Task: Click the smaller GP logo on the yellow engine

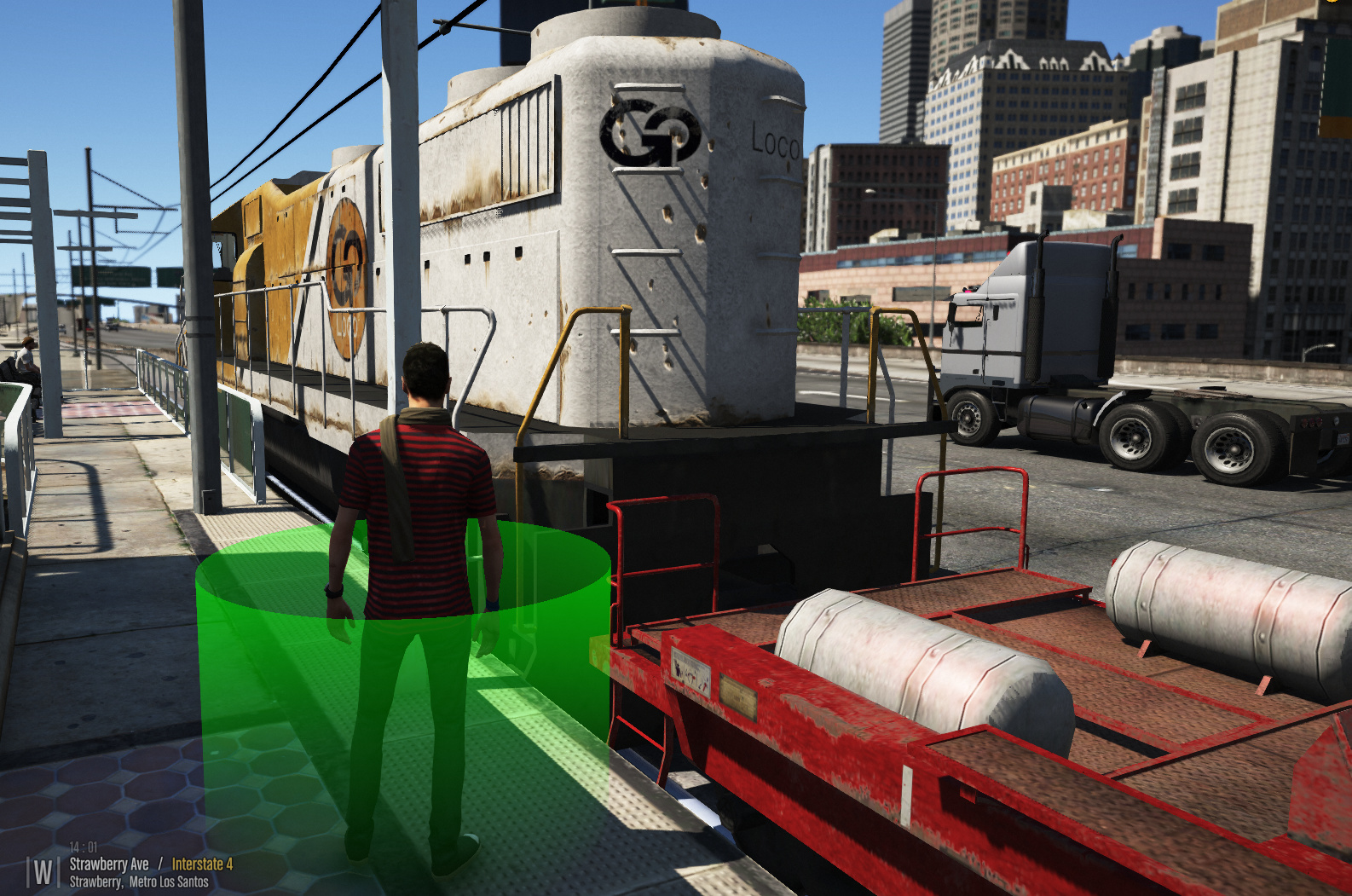Action: coord(348,265)
